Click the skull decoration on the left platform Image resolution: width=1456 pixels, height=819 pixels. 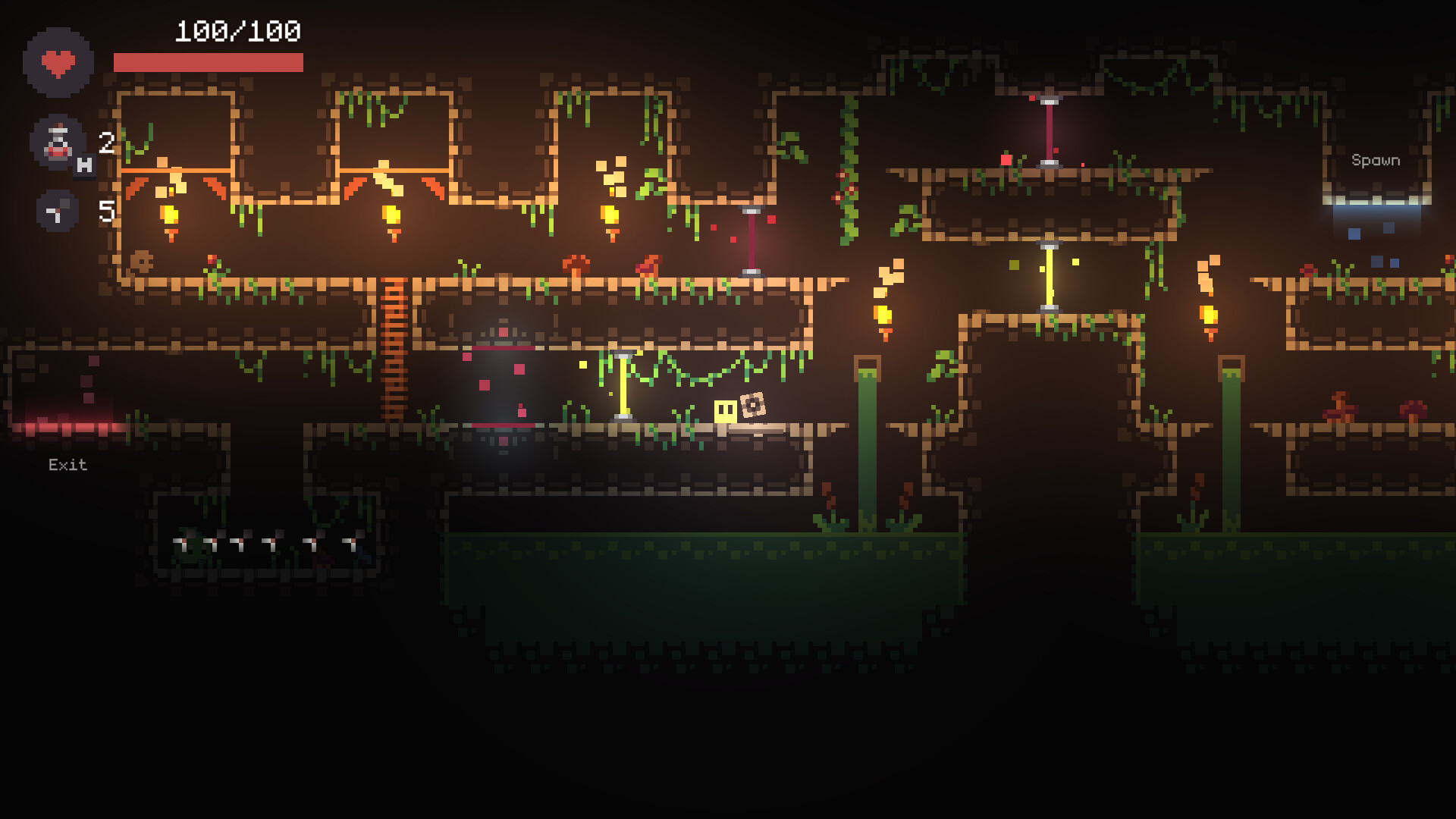point(140,262)
